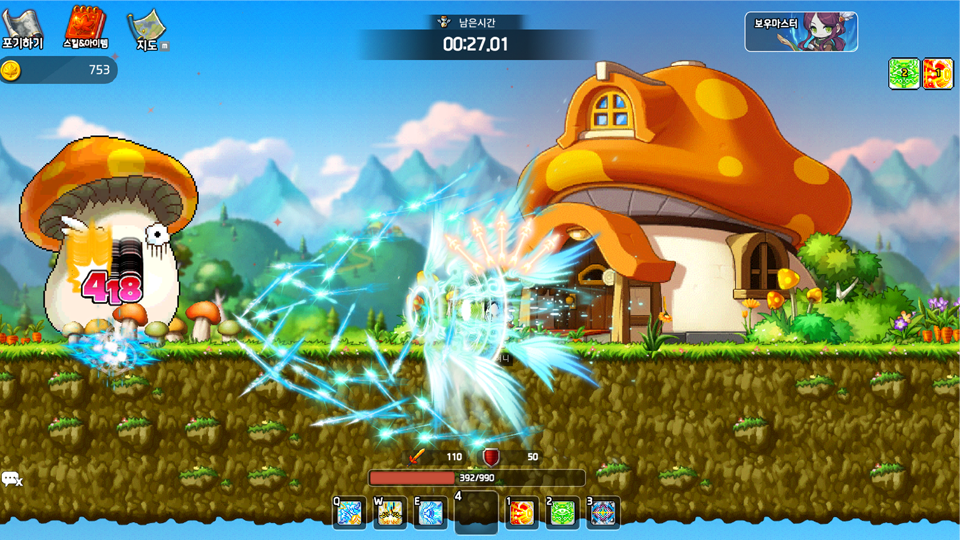960x540 pixels.
Task: Activate the red fire skill in slot 1
Action: [x=521, y=513]
